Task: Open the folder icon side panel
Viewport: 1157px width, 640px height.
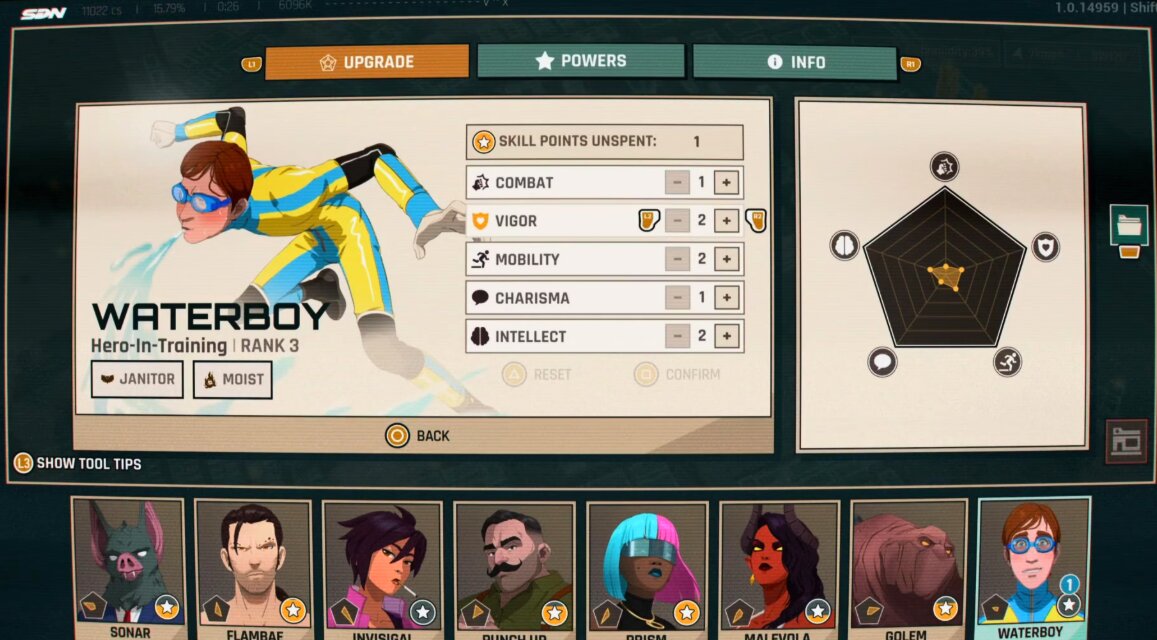Action: pyautogui.click(x=1128, y=225)
